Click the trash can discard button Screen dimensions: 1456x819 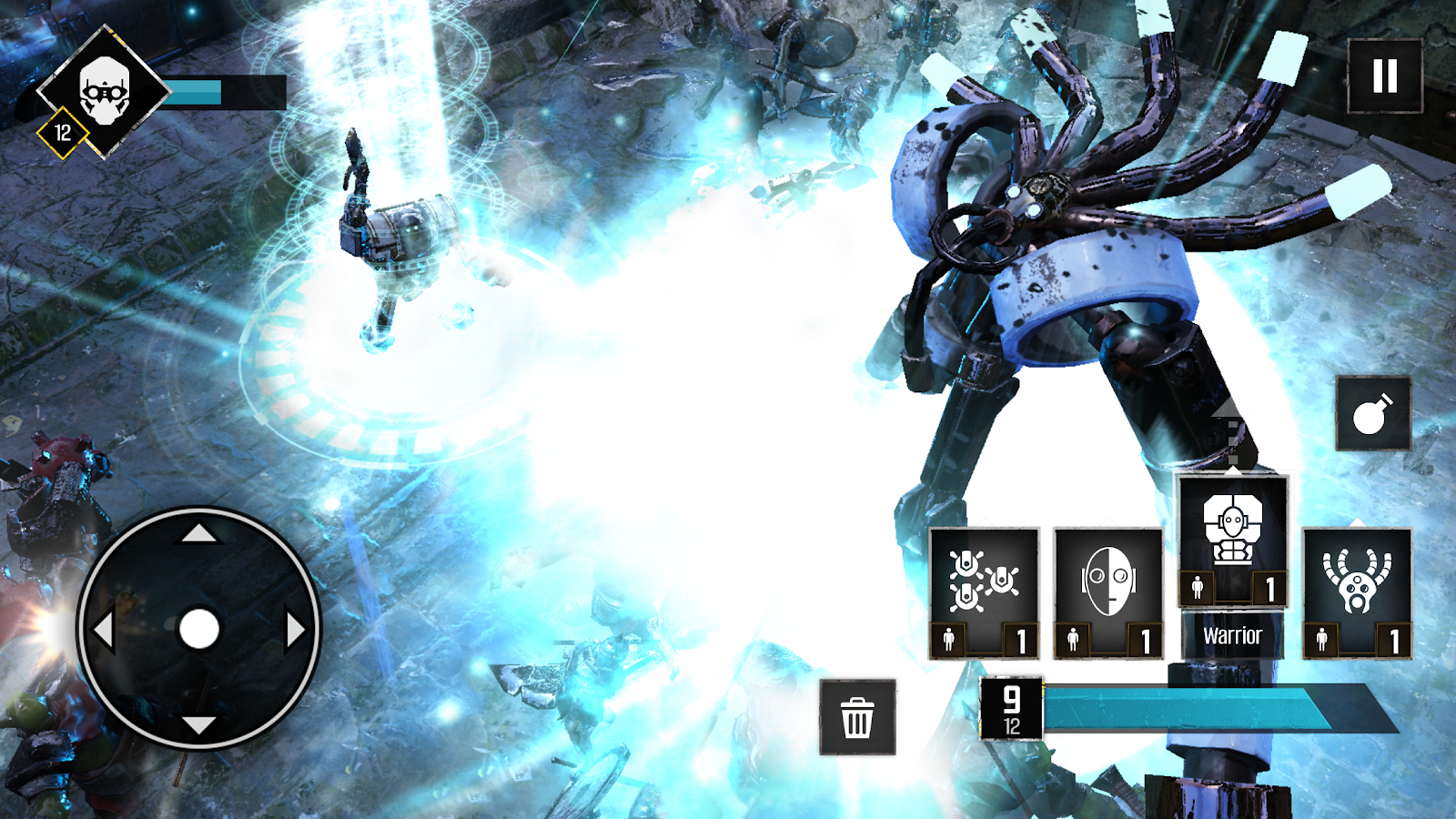857,718
